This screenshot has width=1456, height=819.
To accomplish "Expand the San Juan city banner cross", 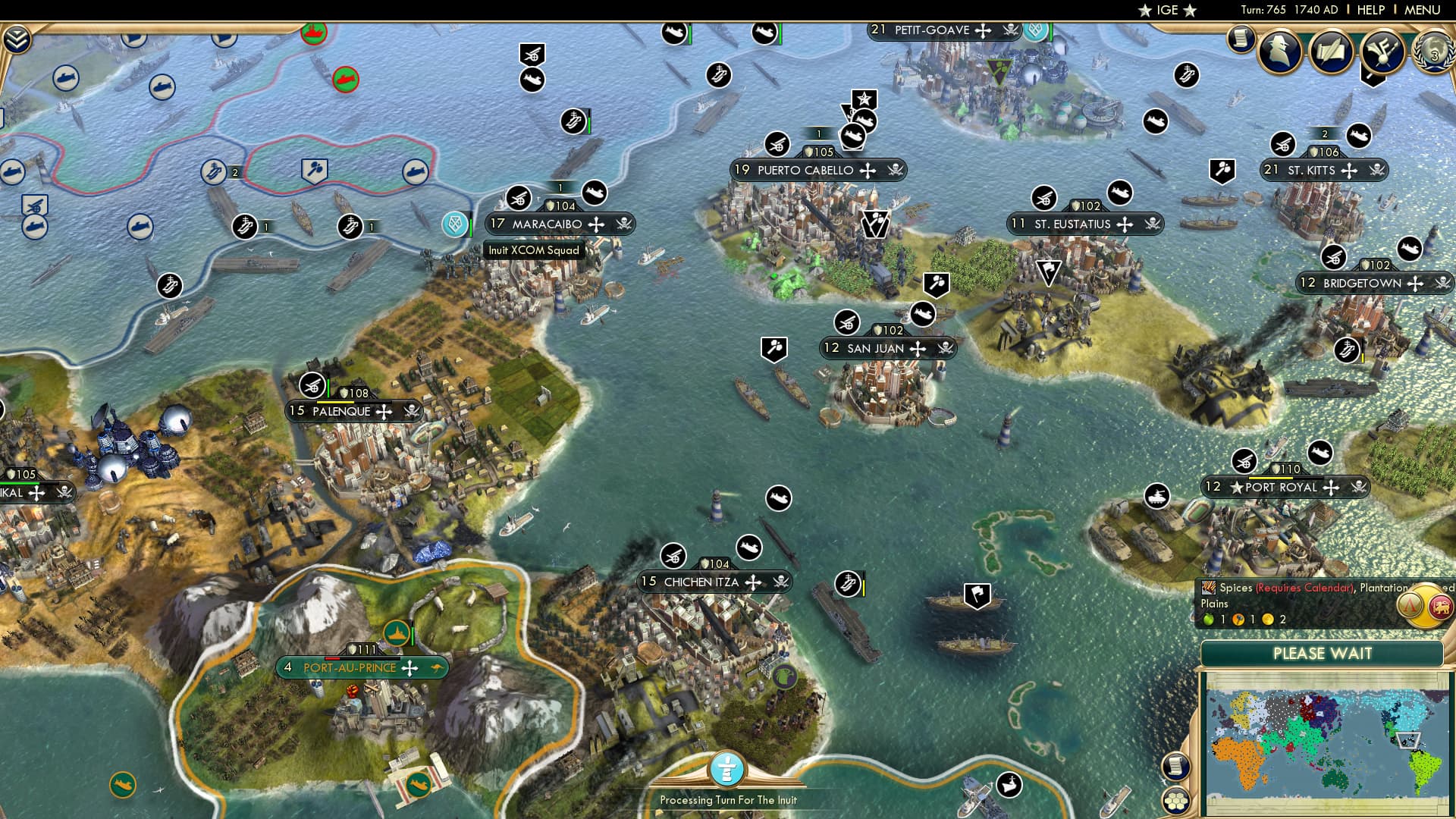I will 918,348.
